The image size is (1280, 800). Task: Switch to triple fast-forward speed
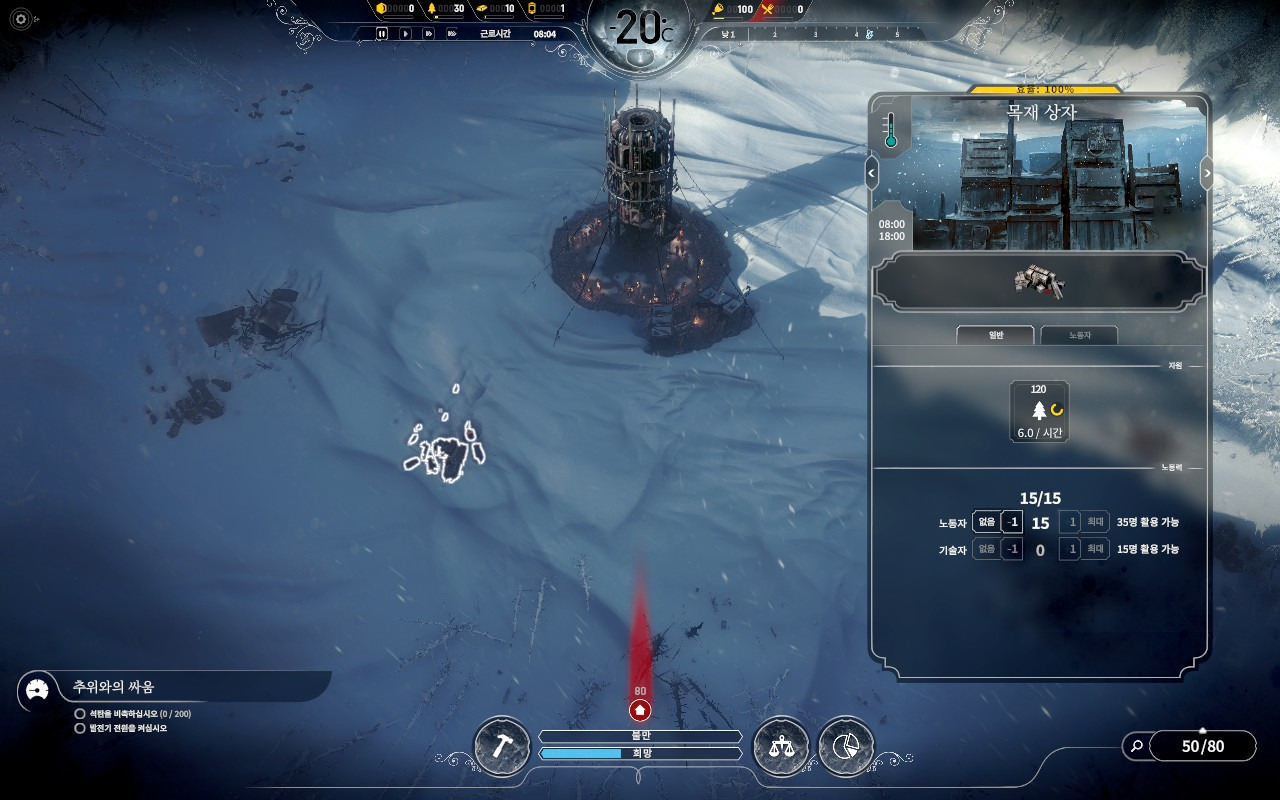click(x=452, y=34)
